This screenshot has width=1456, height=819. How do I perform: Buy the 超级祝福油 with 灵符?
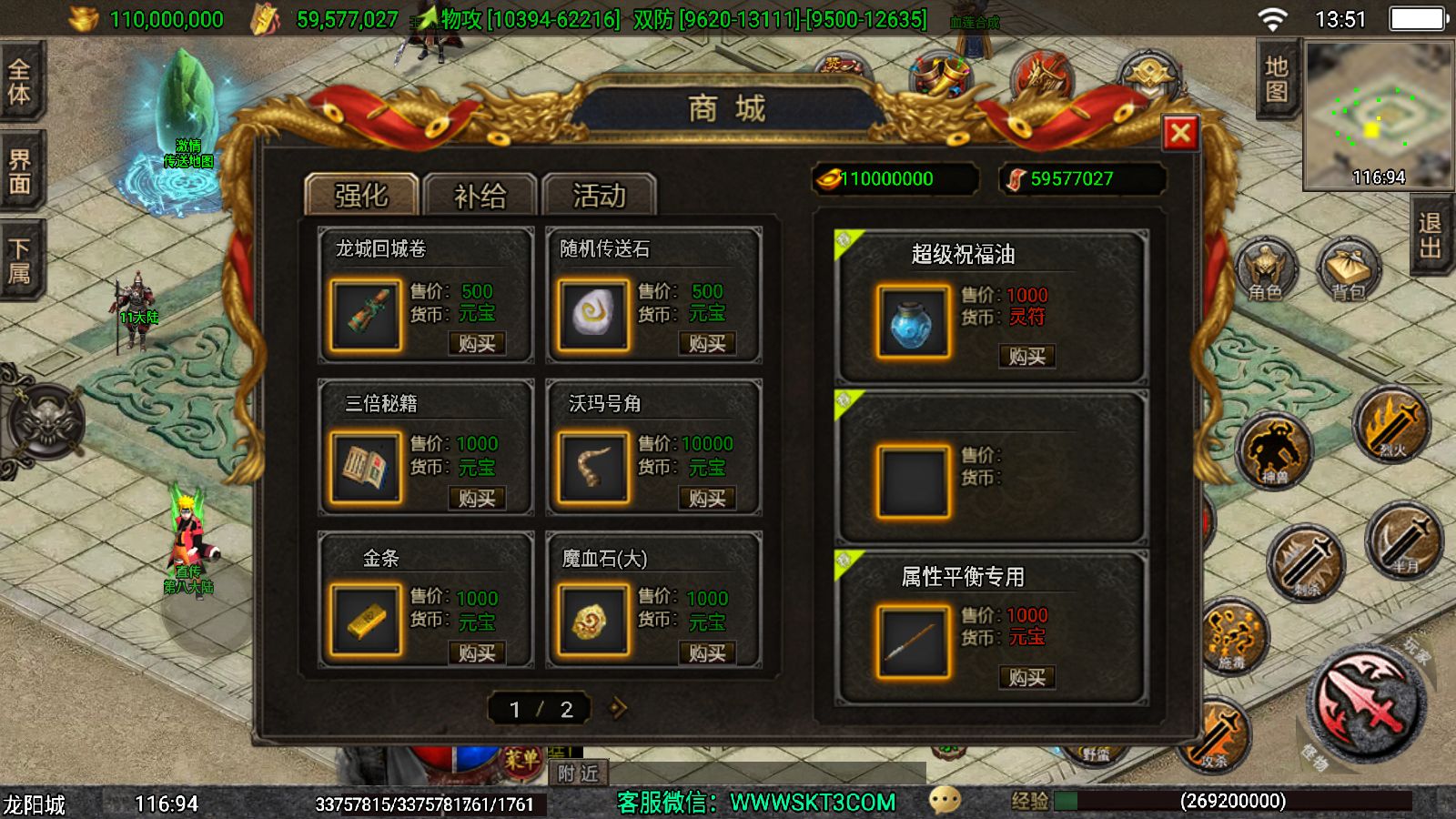point(1027,357)
